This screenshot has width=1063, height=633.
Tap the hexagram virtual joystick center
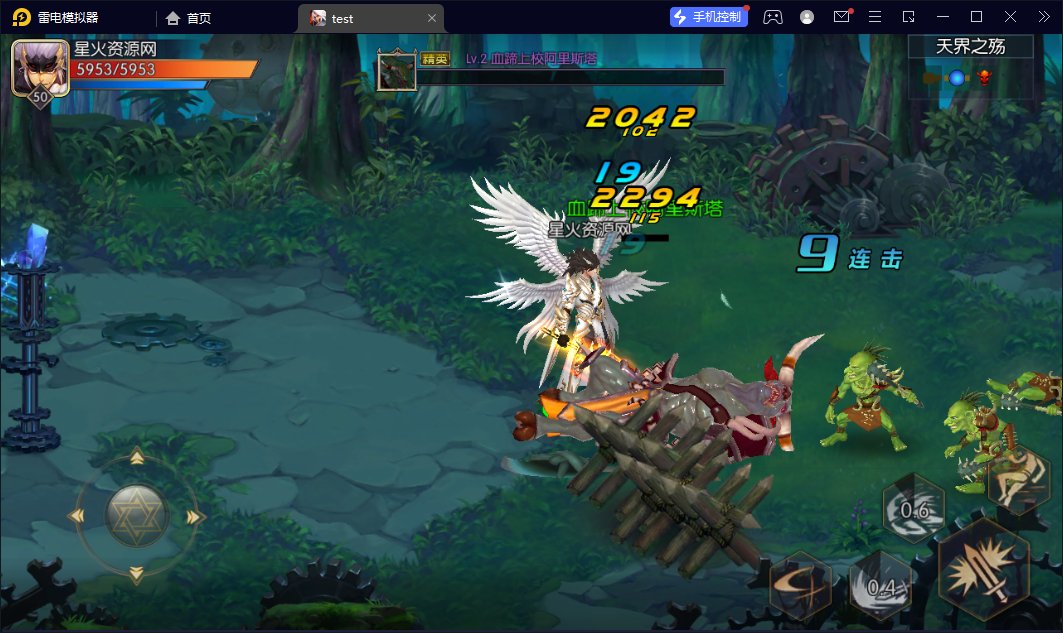pyautogui.click(x=137, y=516)
